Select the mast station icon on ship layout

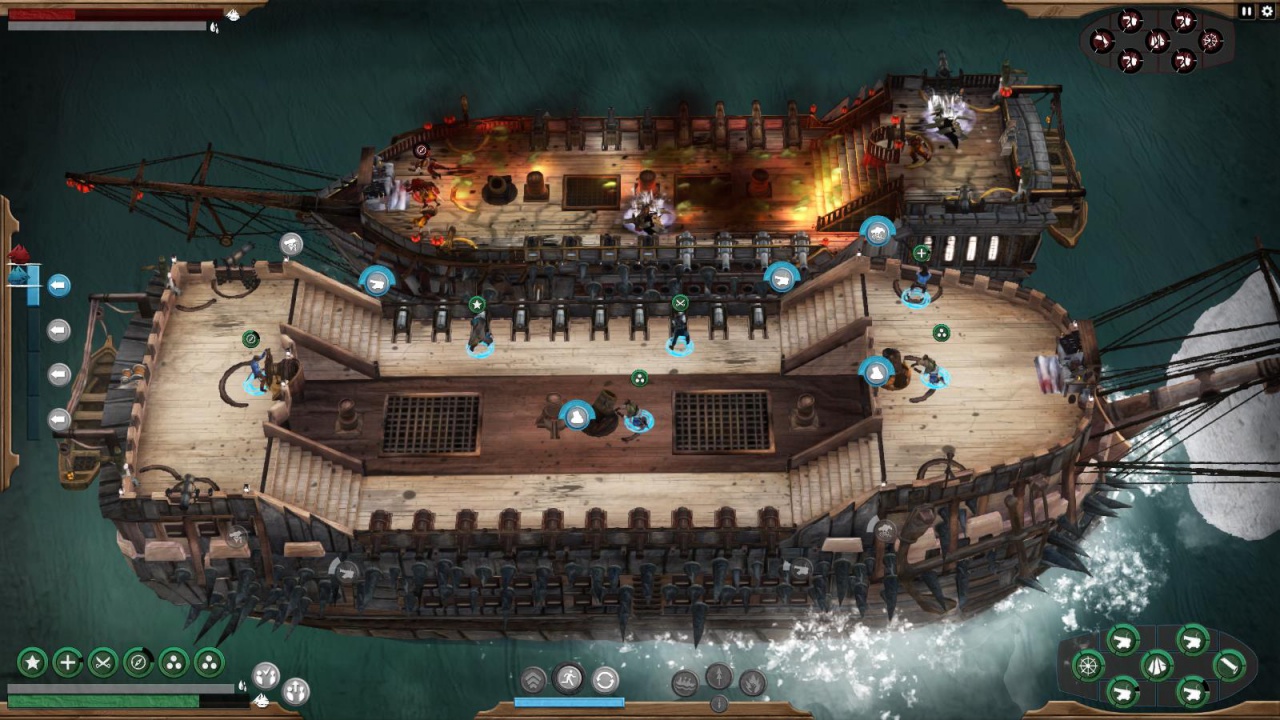(x=1228, y=665)
